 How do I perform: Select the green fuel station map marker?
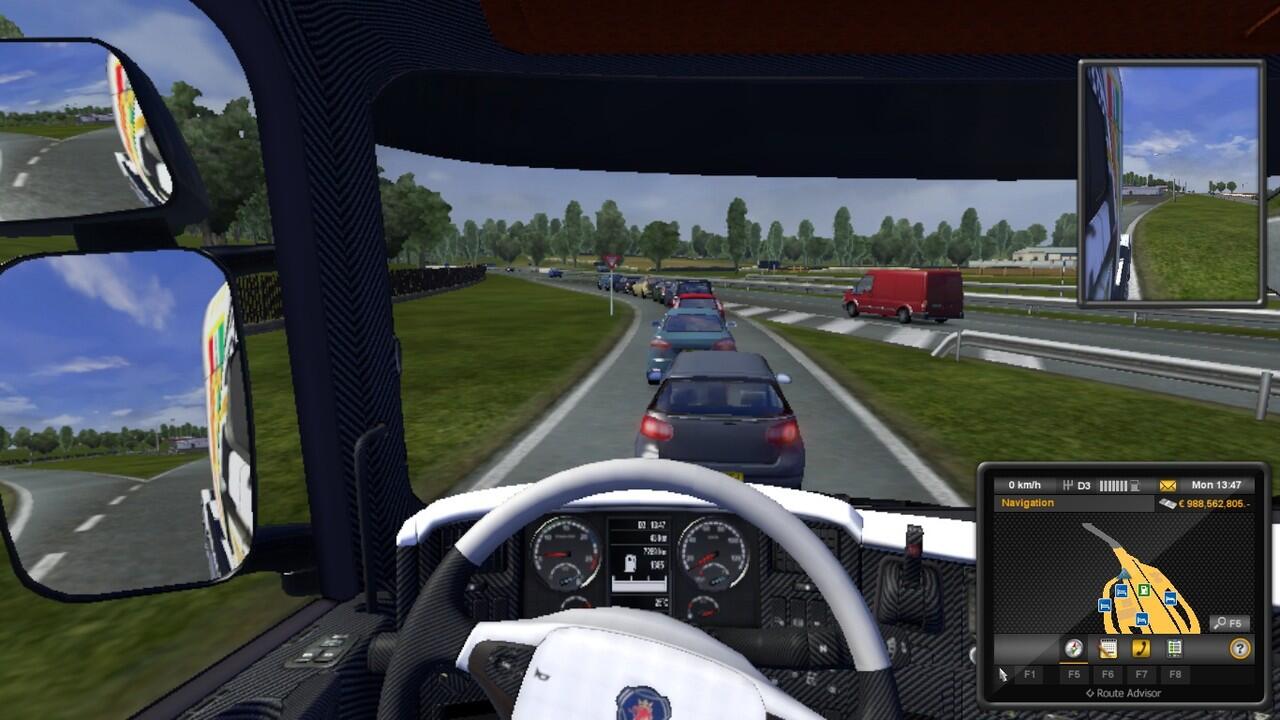tap(1143, 590)
